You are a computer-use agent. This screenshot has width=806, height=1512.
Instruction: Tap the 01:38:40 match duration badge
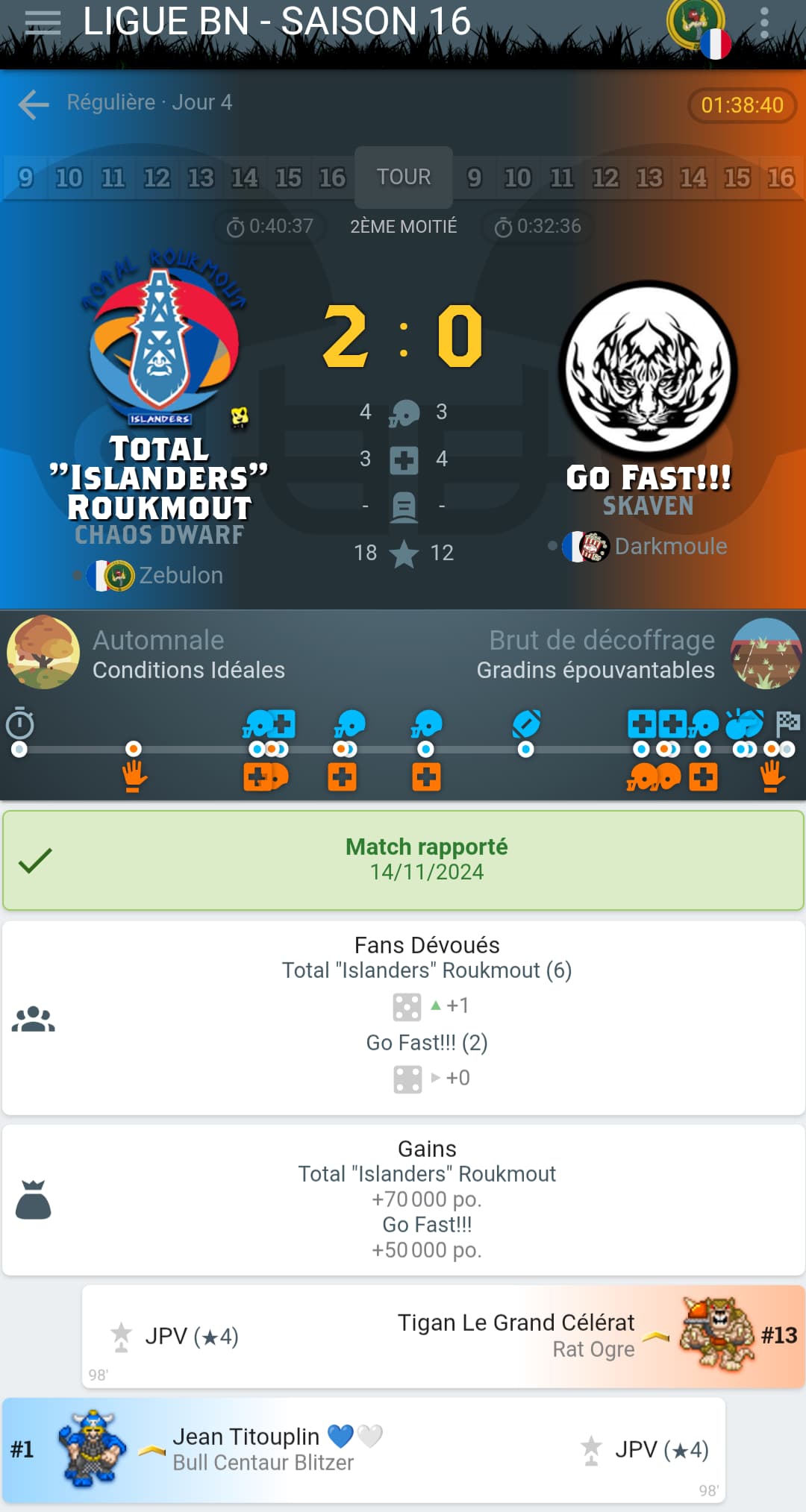pos(742,105)
